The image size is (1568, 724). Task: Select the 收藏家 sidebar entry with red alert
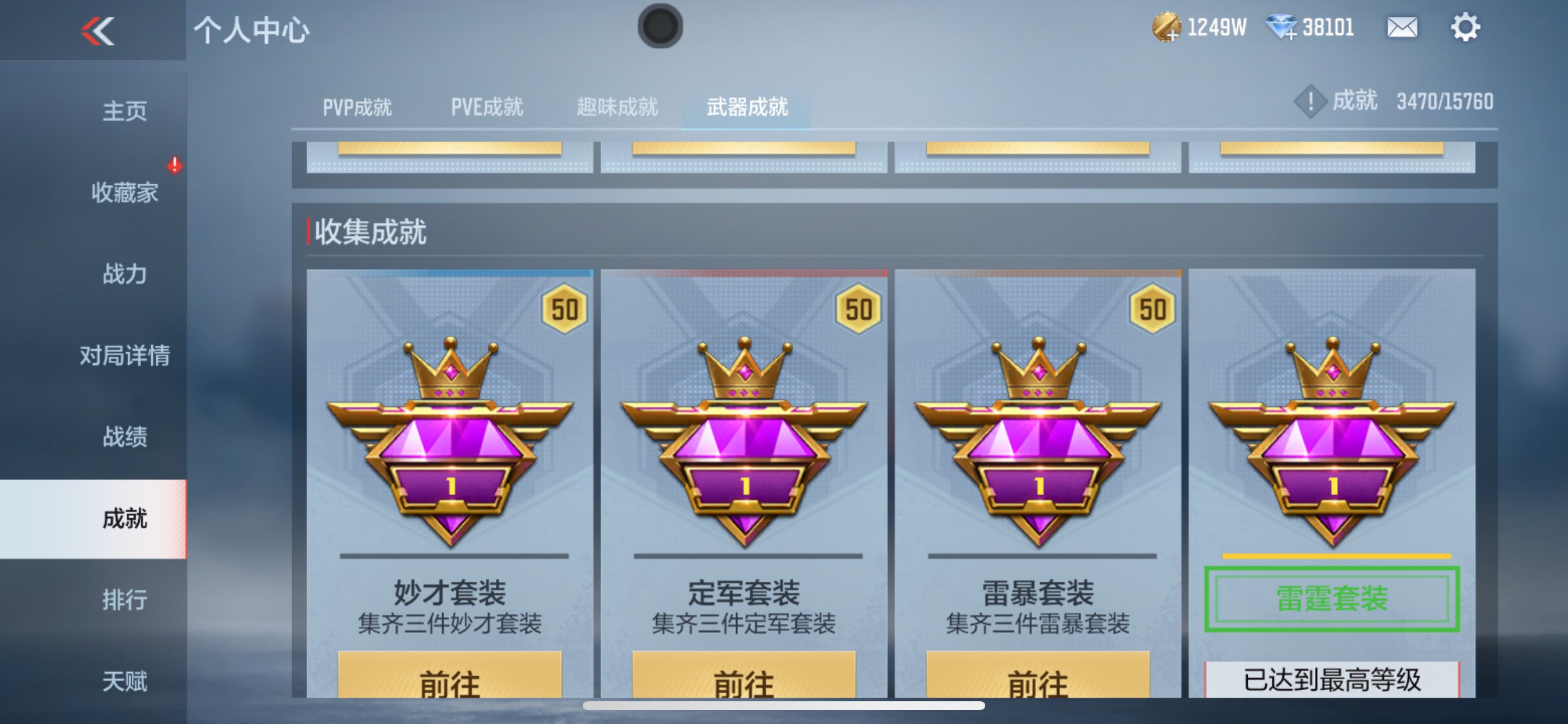pyautogui.click(x=125, y=194)
